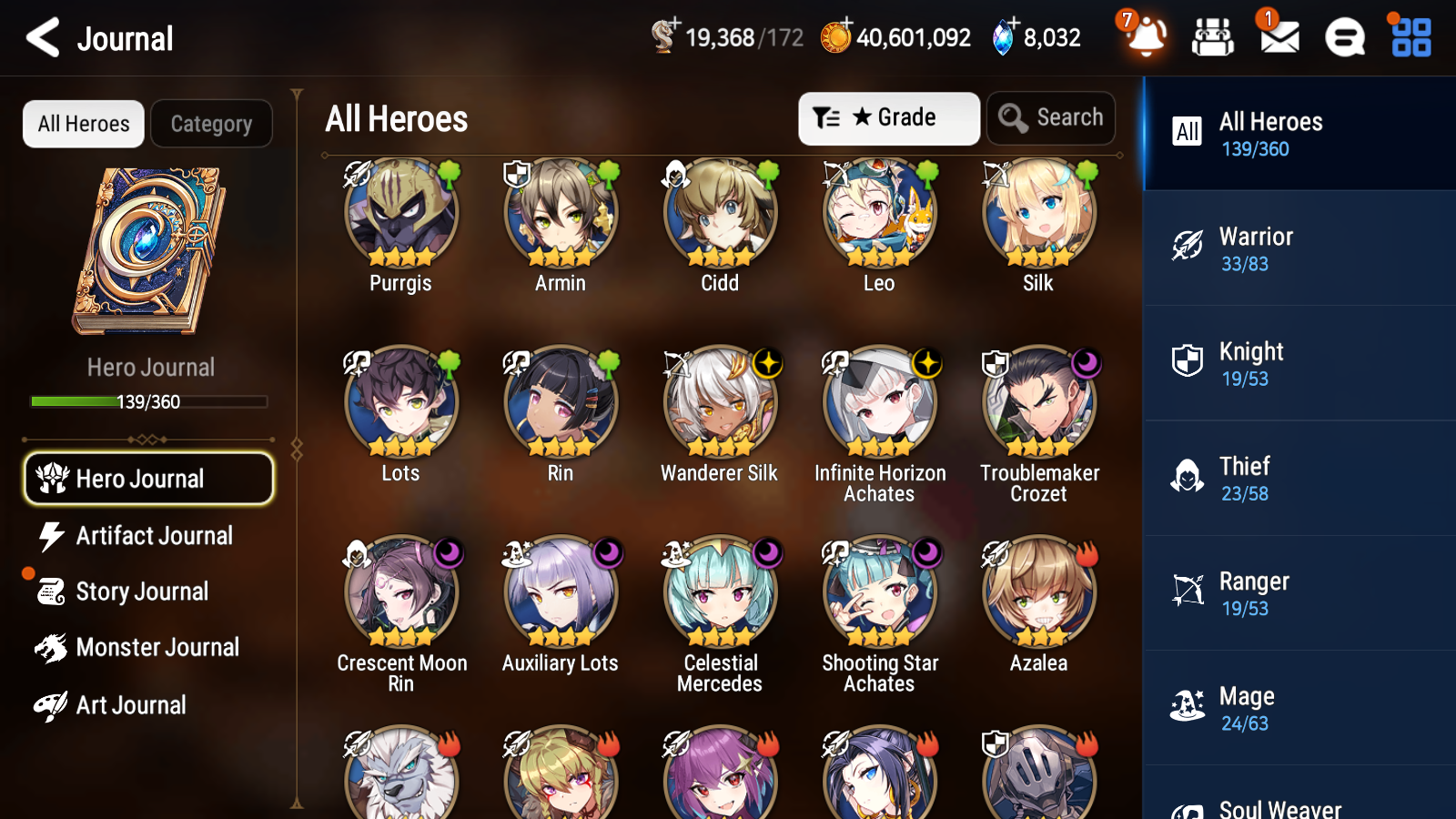Image resolution: width=1456 pixels, height=819 pixels.
Task: Open the Grade filter dropdown
Action: [x=888, y=117]
